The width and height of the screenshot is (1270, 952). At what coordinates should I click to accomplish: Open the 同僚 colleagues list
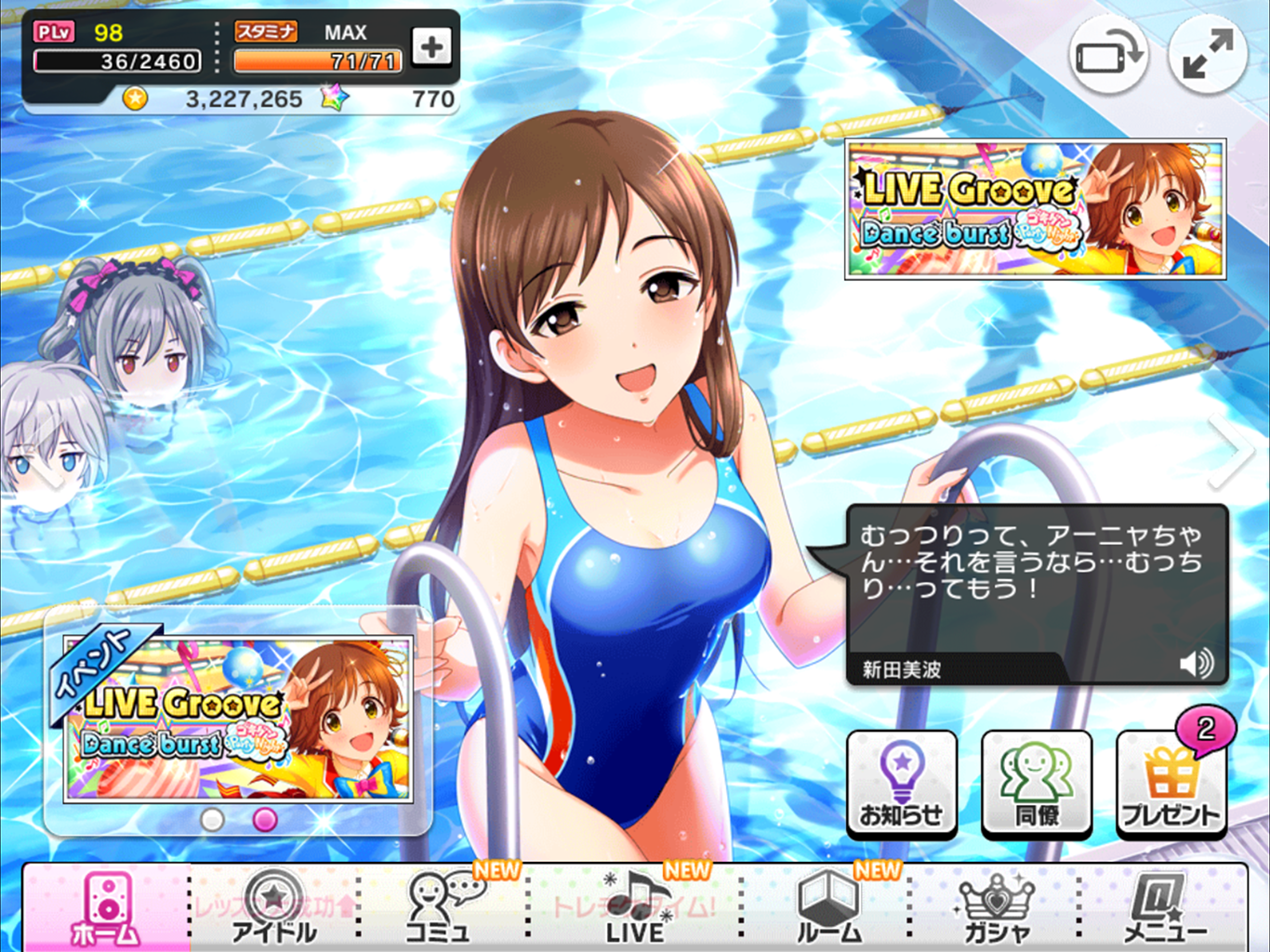(1036, 784)
